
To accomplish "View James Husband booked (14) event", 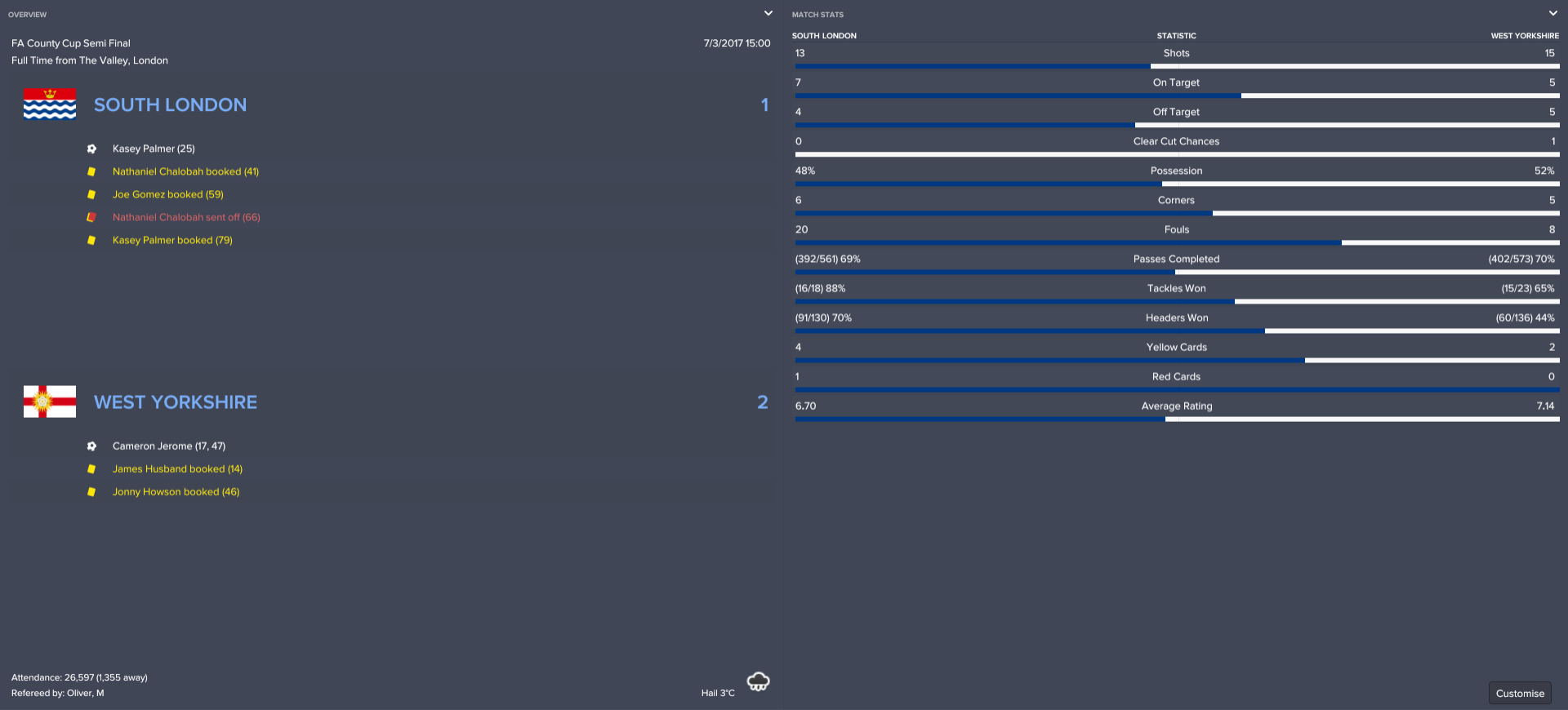I will 177,469.
